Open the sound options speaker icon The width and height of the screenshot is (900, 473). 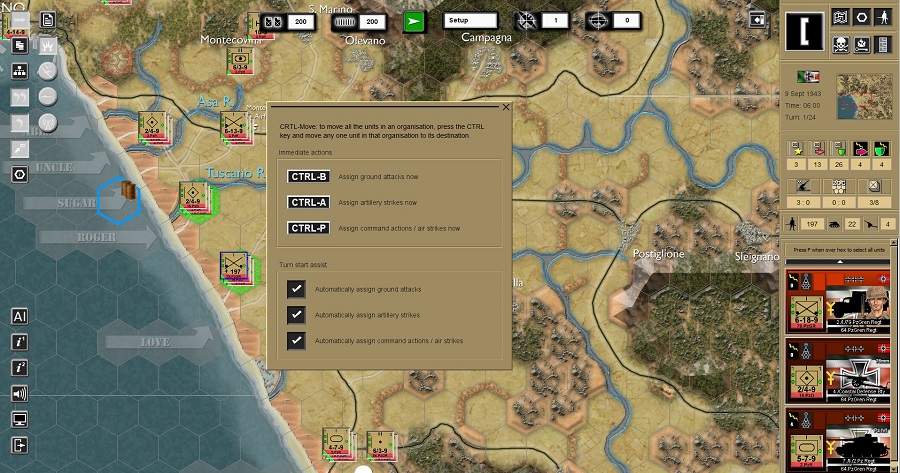click(19, 393)
